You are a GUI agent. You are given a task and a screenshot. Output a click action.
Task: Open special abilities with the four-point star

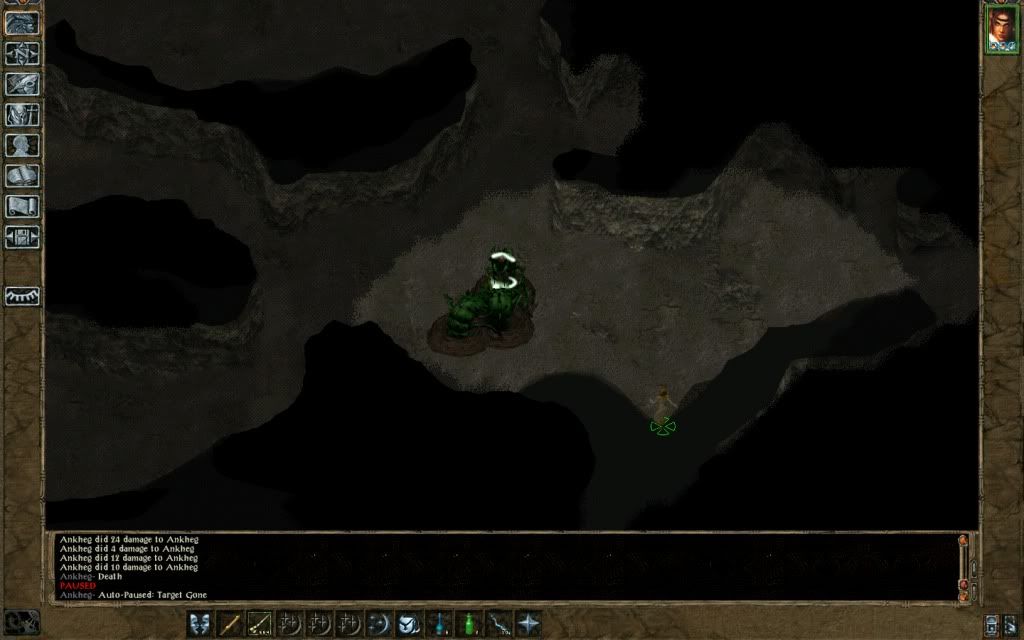[x=527, y=623]
